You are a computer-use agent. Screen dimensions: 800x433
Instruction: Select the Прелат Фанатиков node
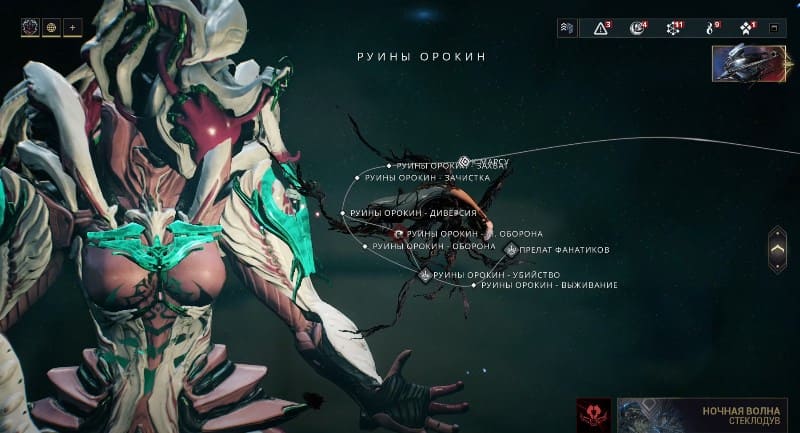click(512, 249)
